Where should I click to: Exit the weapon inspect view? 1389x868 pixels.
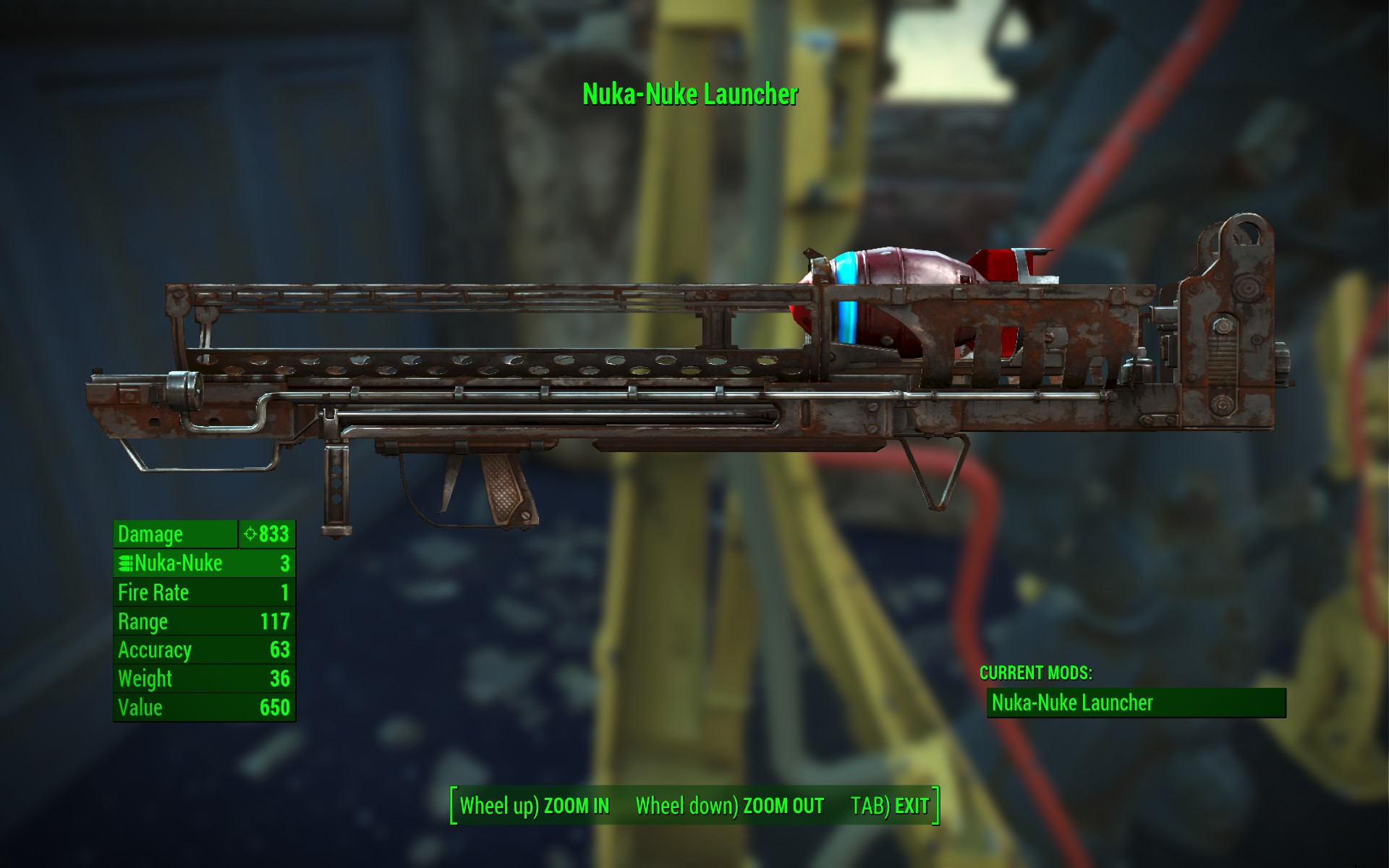pyautogui.click(x=890, y=806)
